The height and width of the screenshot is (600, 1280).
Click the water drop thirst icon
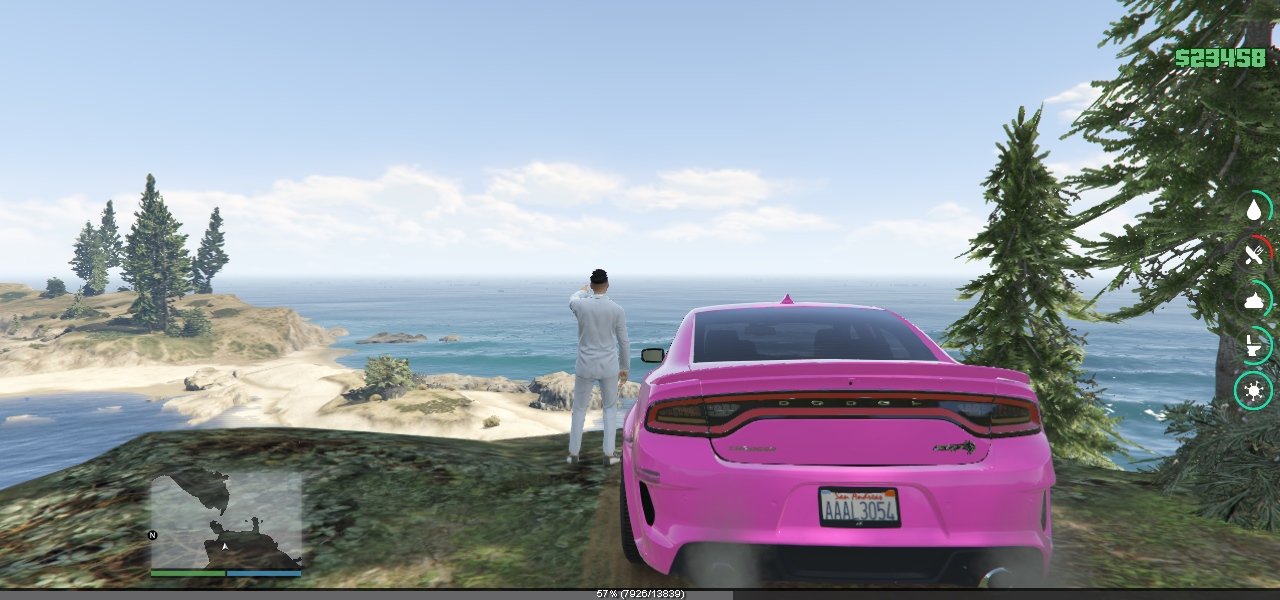pyautogui.click(x=1254, y=210)
